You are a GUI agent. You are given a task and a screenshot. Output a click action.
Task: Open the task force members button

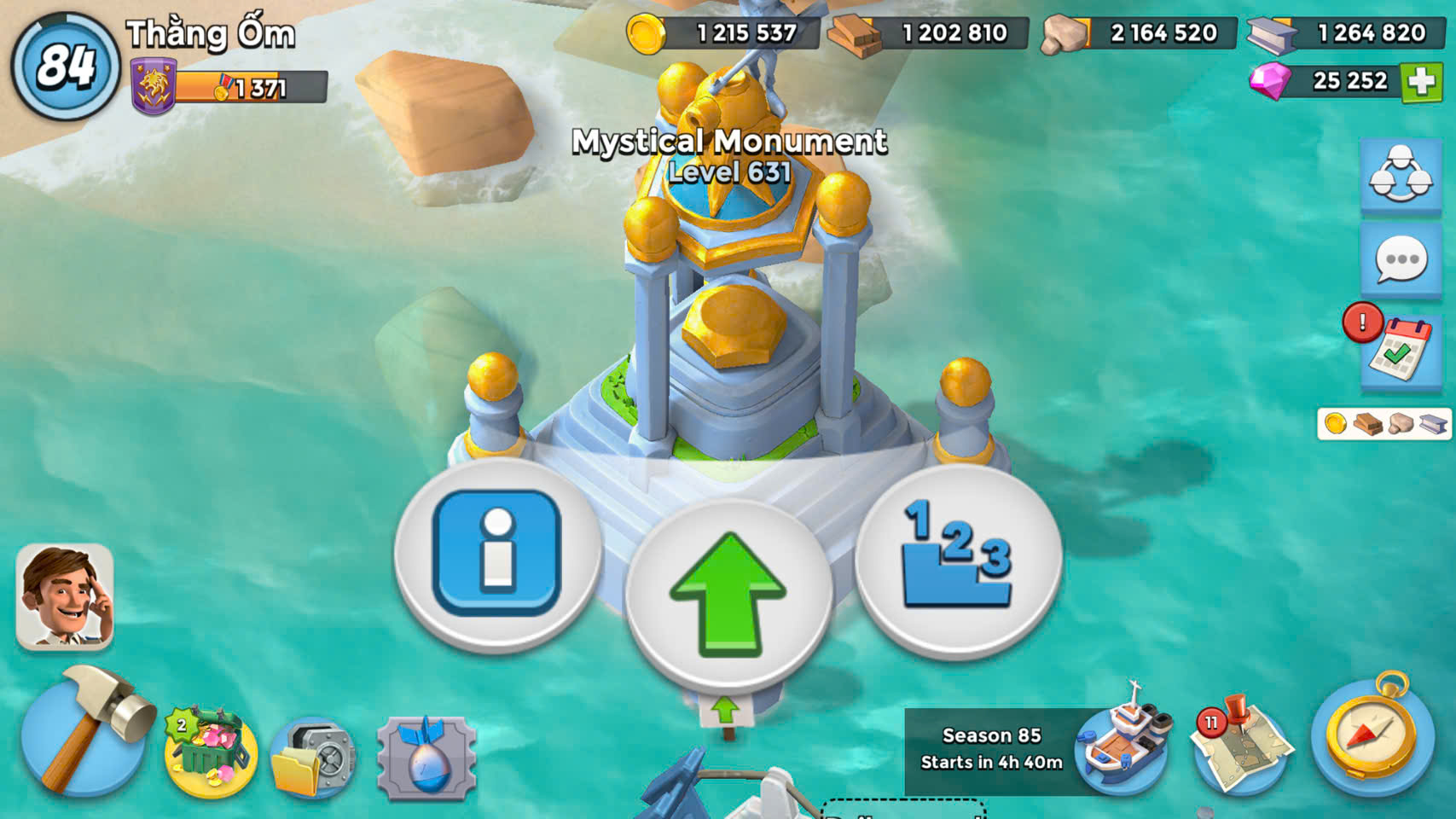tap(1401, 176)
